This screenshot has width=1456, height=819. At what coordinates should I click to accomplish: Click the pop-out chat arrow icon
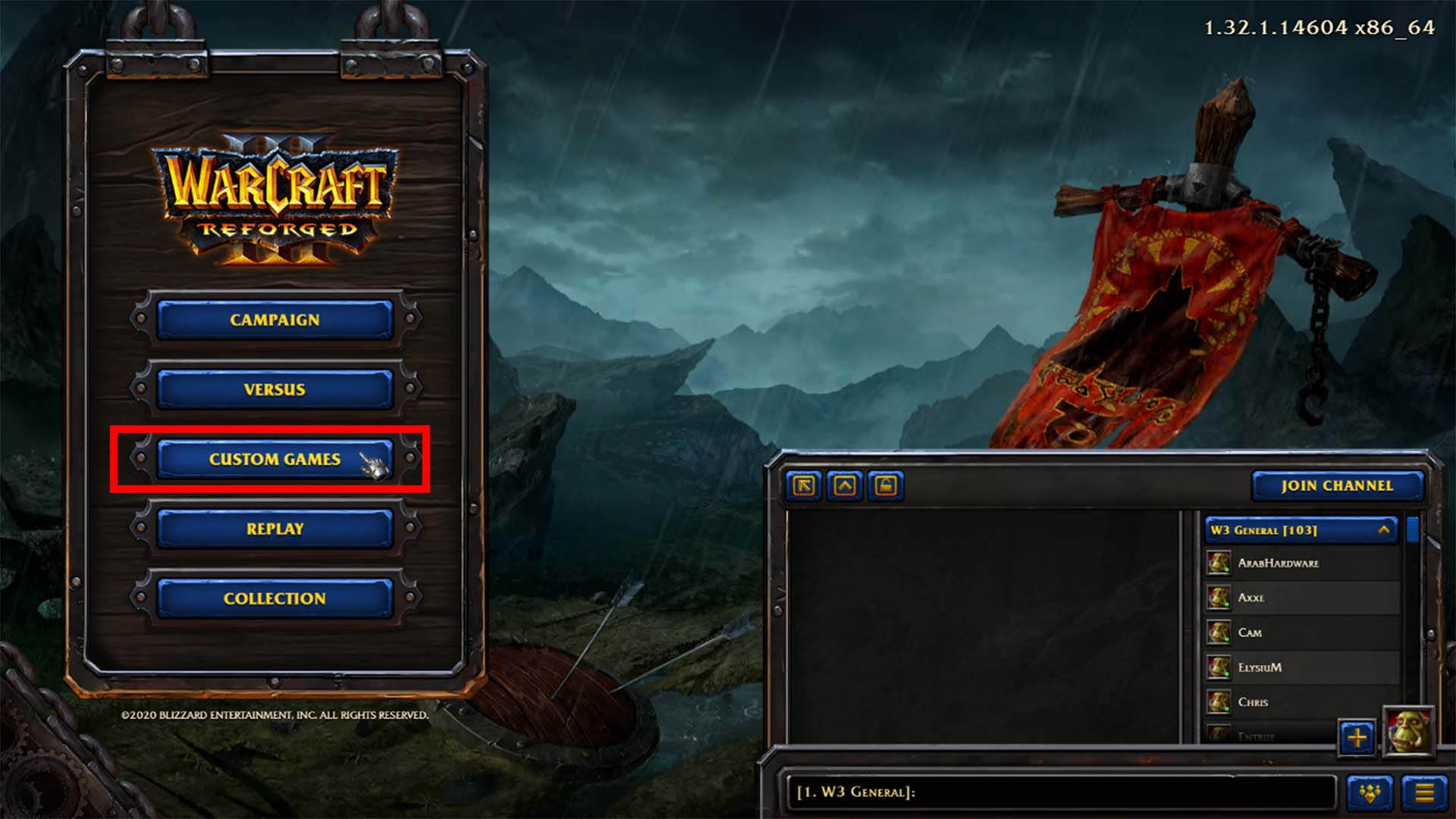pyautogui.click(x=802, y=487)
